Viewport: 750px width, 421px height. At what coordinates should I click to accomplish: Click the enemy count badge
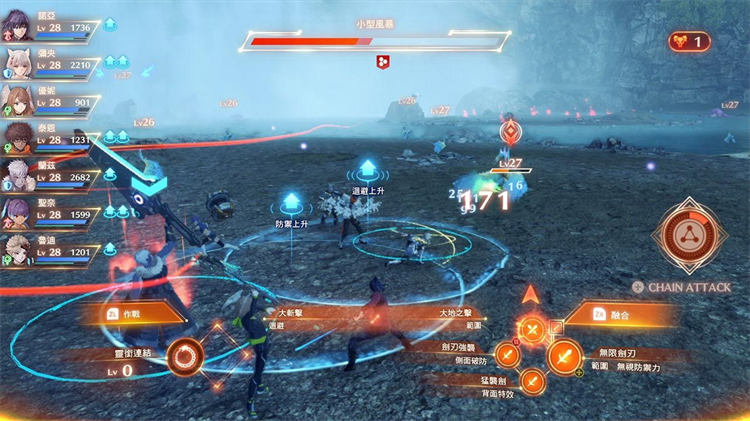pos(690,41)
